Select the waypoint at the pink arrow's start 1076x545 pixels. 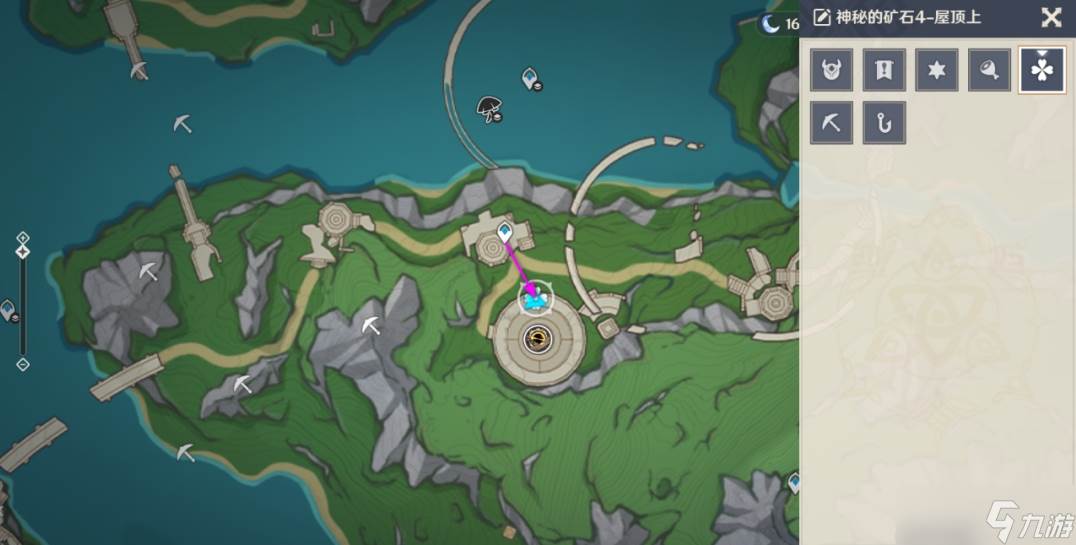505,232
